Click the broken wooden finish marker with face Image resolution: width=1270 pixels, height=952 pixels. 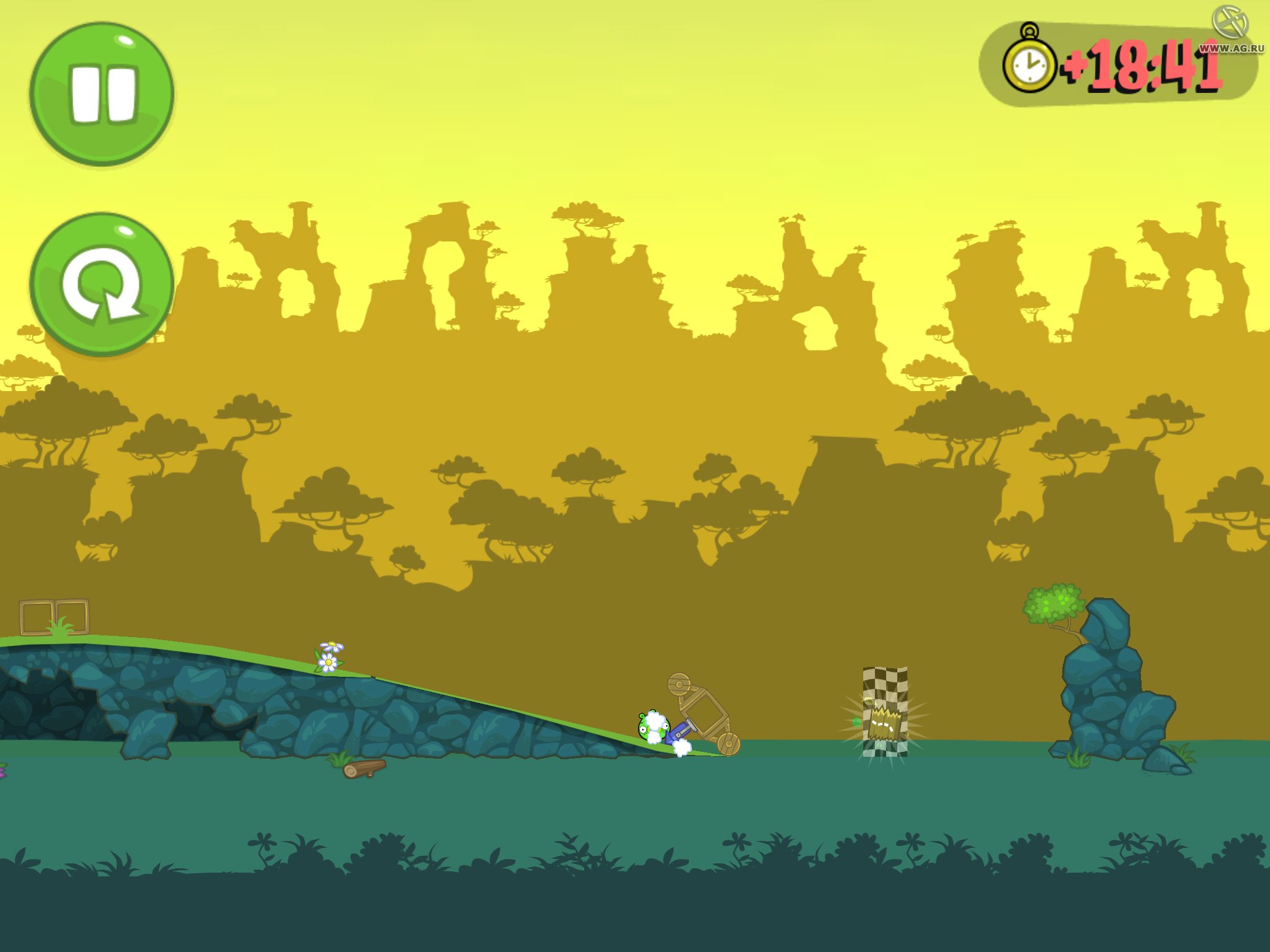coord(886,724)
